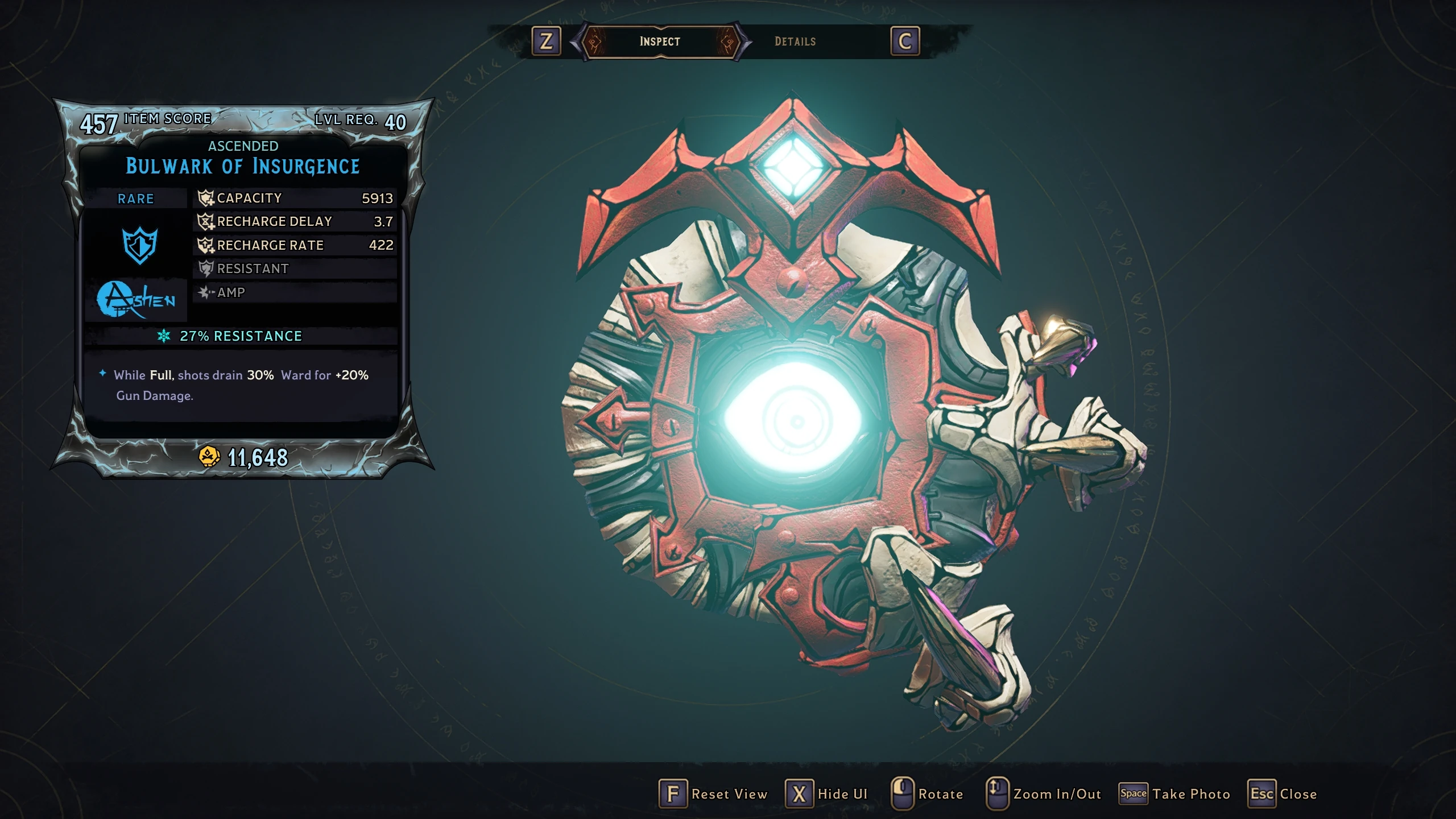Take a photo of the ward
This screenshot has width=1456, height=819.
point(1174,794)
